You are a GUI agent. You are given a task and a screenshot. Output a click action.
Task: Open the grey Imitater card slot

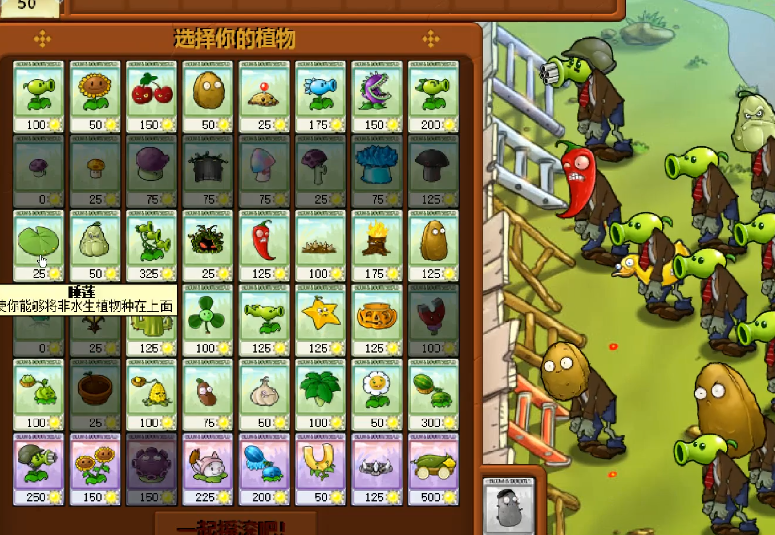click(509, 503)
